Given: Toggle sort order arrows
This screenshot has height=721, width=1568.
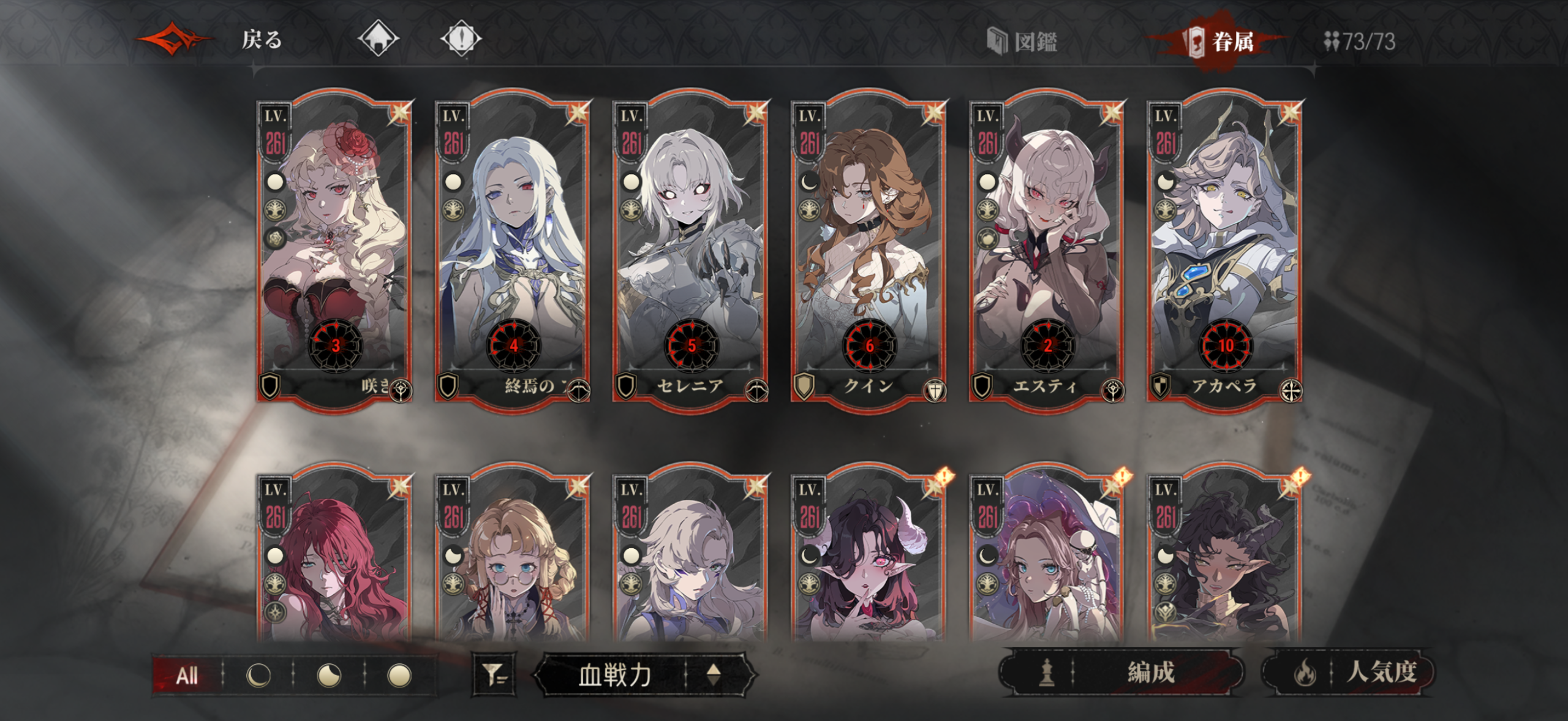Looking at the screenshot, I should [714, 675].
